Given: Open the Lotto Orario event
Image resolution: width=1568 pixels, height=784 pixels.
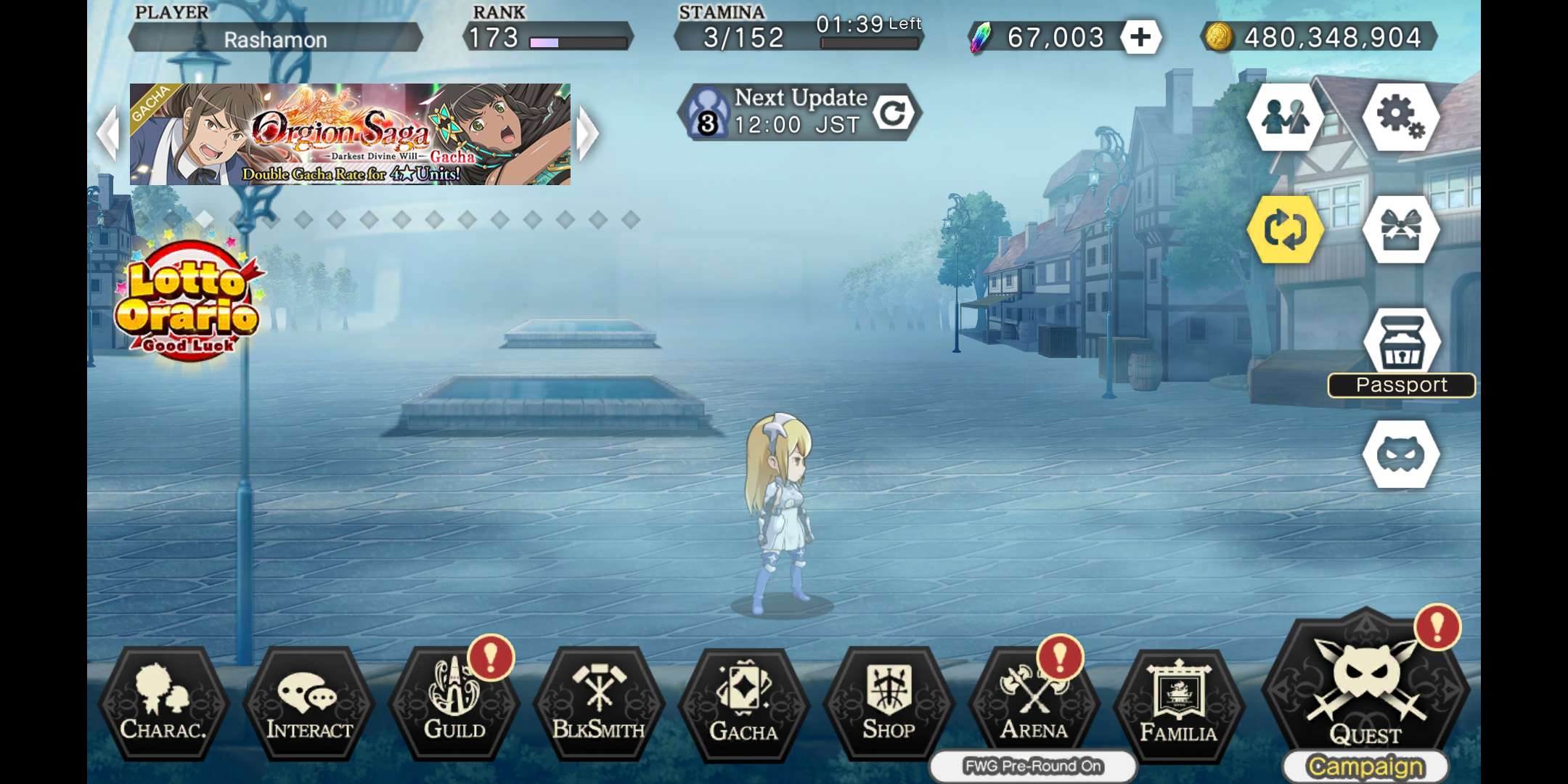Looking at the screenshot, I should (x=187, y=301).
